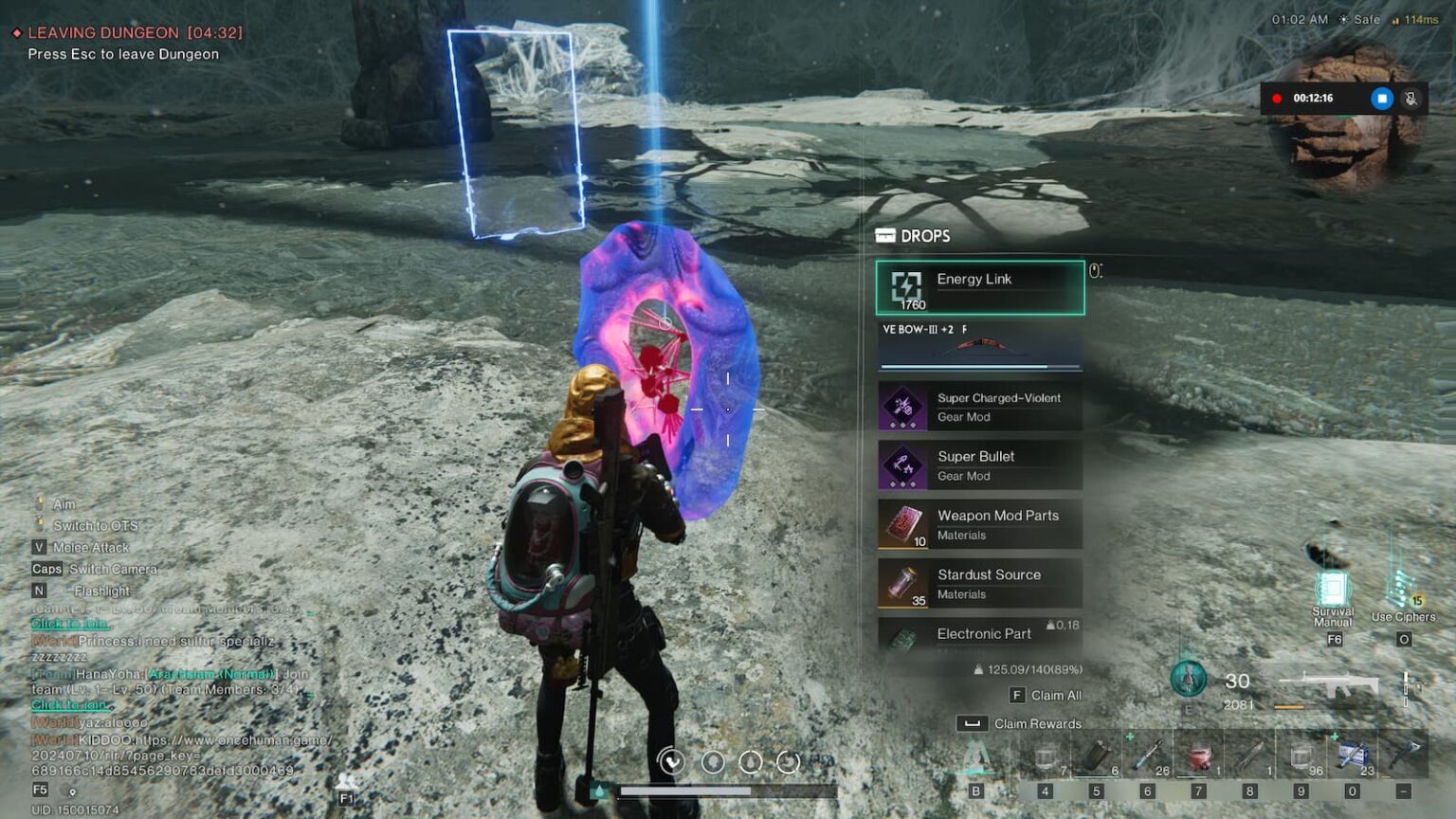Expand the first emote wheel circle
Image resolution: width=1456 pixels, height=819 pixels.
[674, 759]
